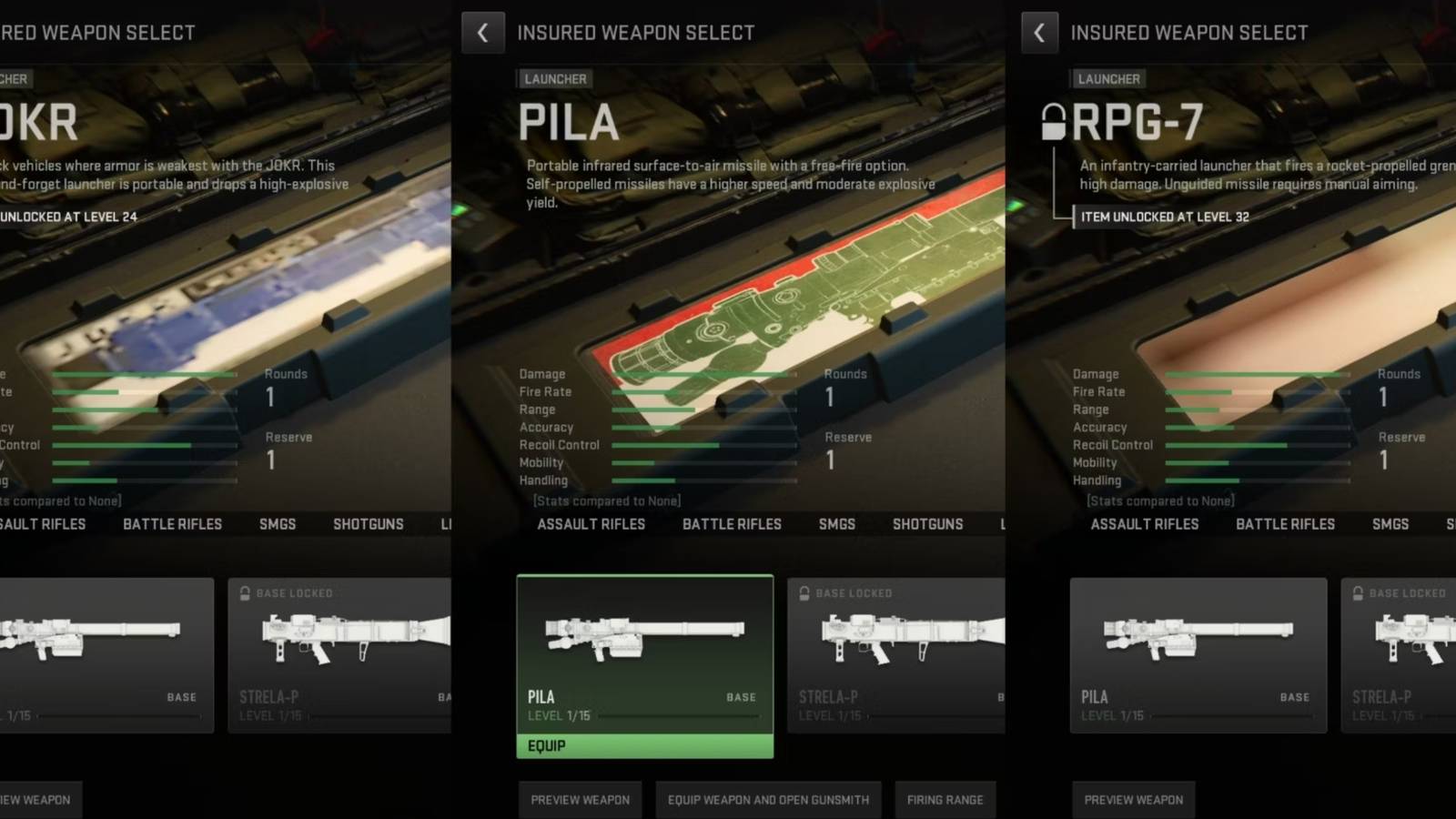1456x819 pixels.
Task: Open the Battle Rifles category
Action: tap(732, 524)
